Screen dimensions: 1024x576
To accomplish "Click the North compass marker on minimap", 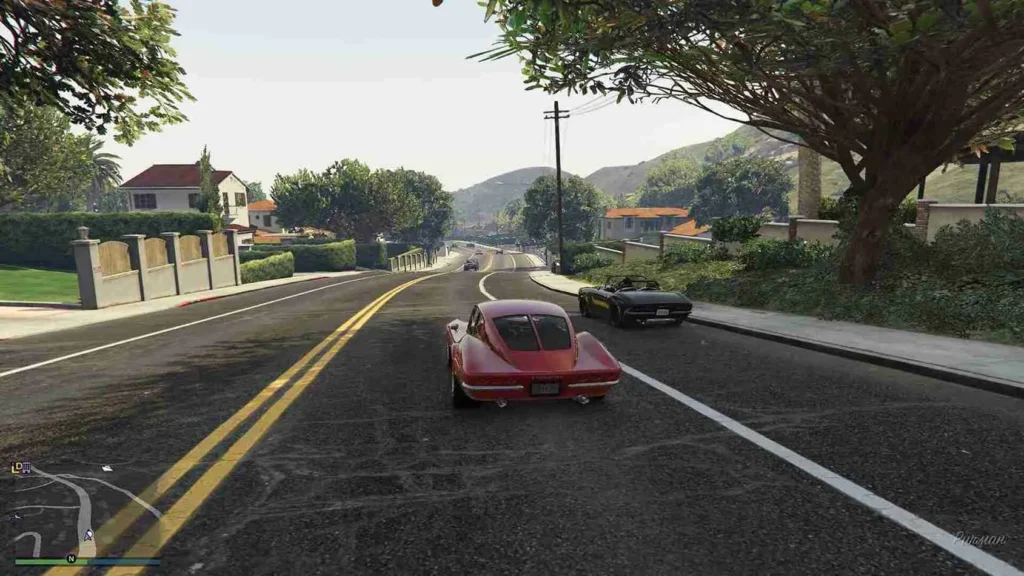I will (71, 558).
